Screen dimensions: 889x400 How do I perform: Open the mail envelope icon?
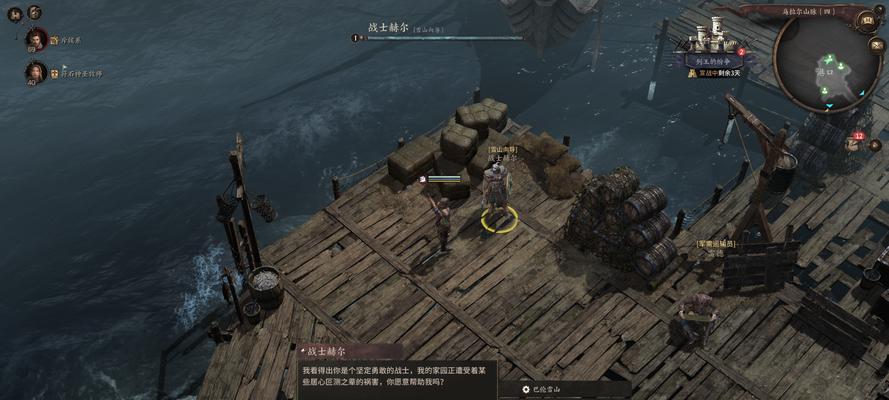click(876, 44)
